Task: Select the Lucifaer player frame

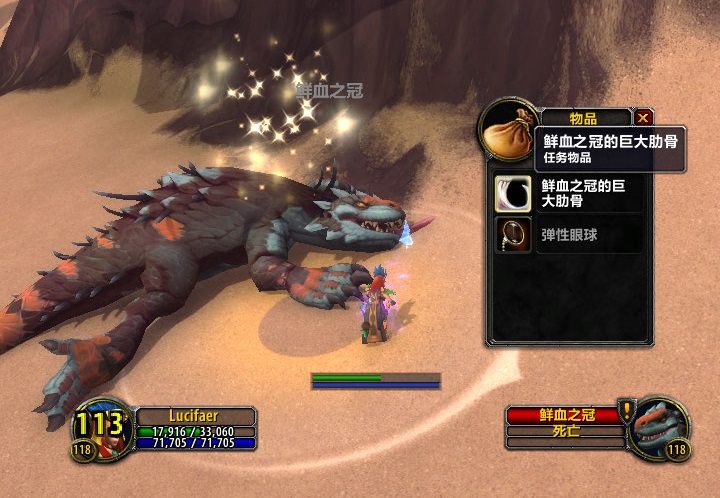Action: coord(196,415)
